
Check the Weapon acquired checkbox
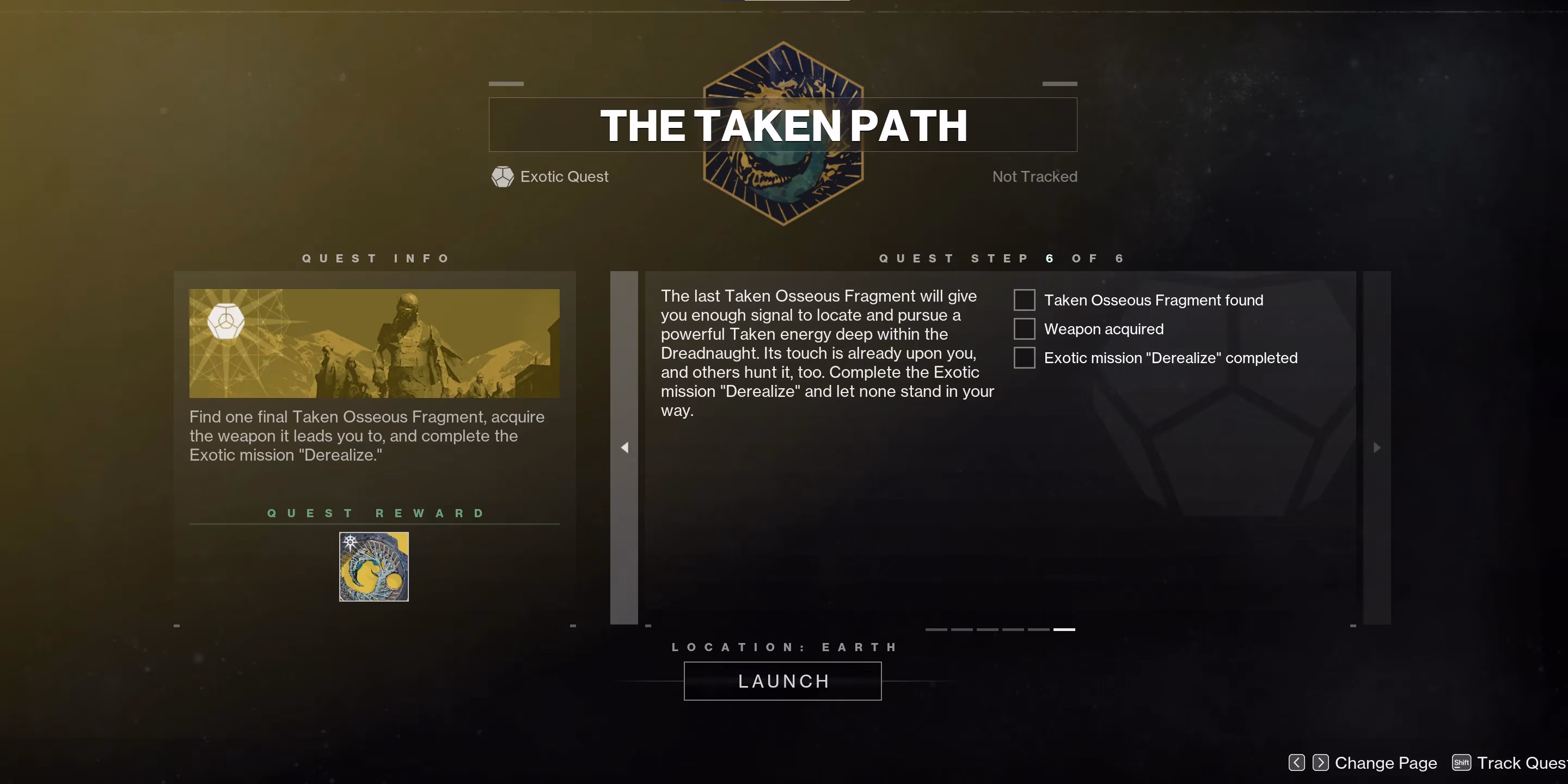point(1025,329)
